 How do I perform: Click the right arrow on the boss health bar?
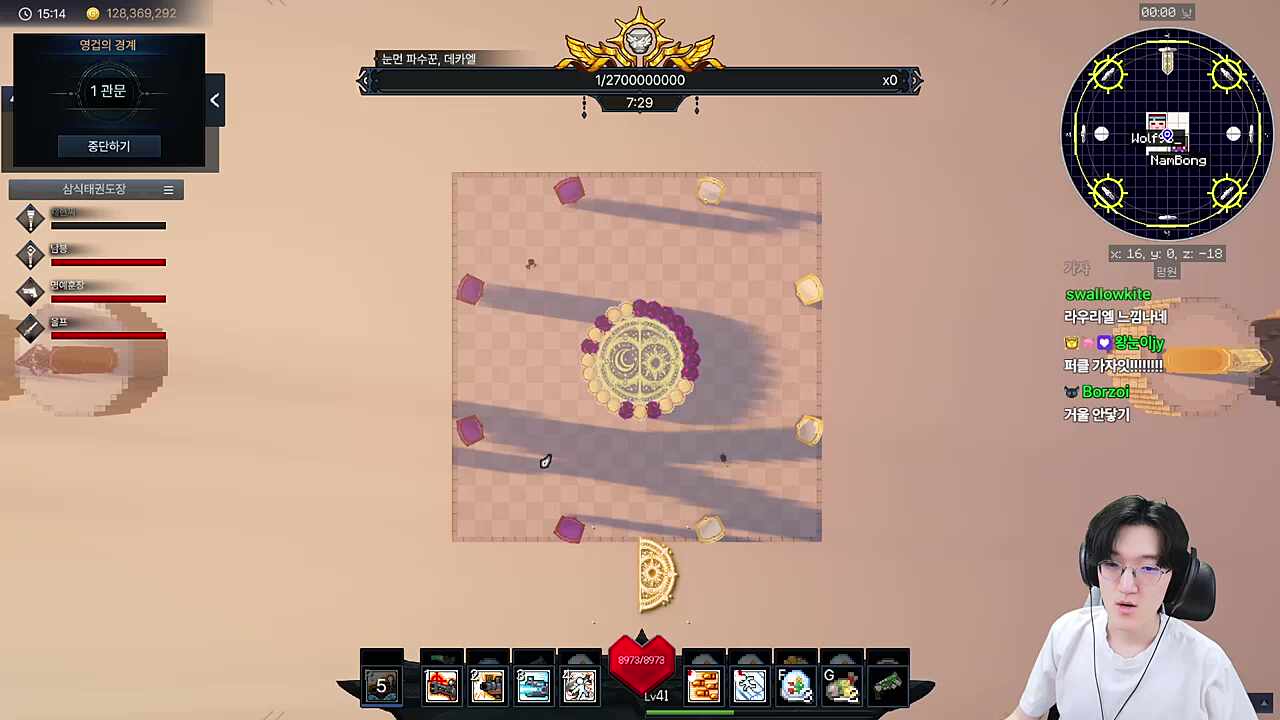[x=913, y=80]
